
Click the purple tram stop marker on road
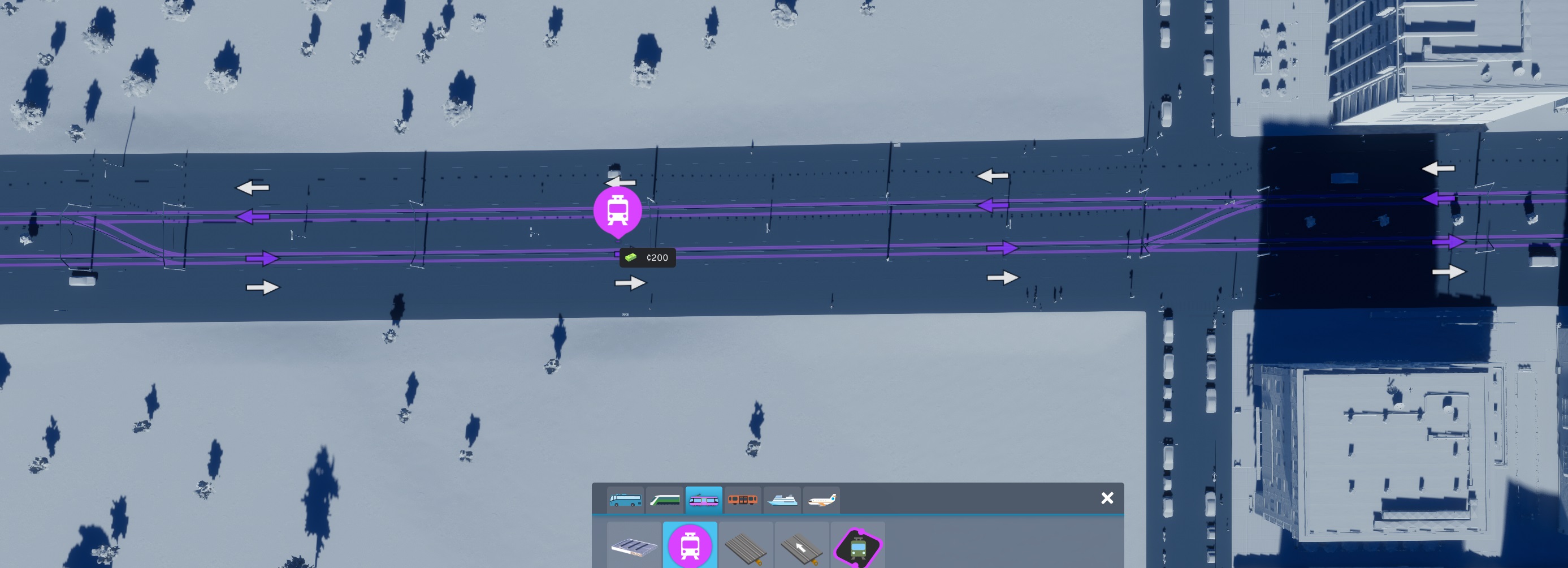(618, 210)
